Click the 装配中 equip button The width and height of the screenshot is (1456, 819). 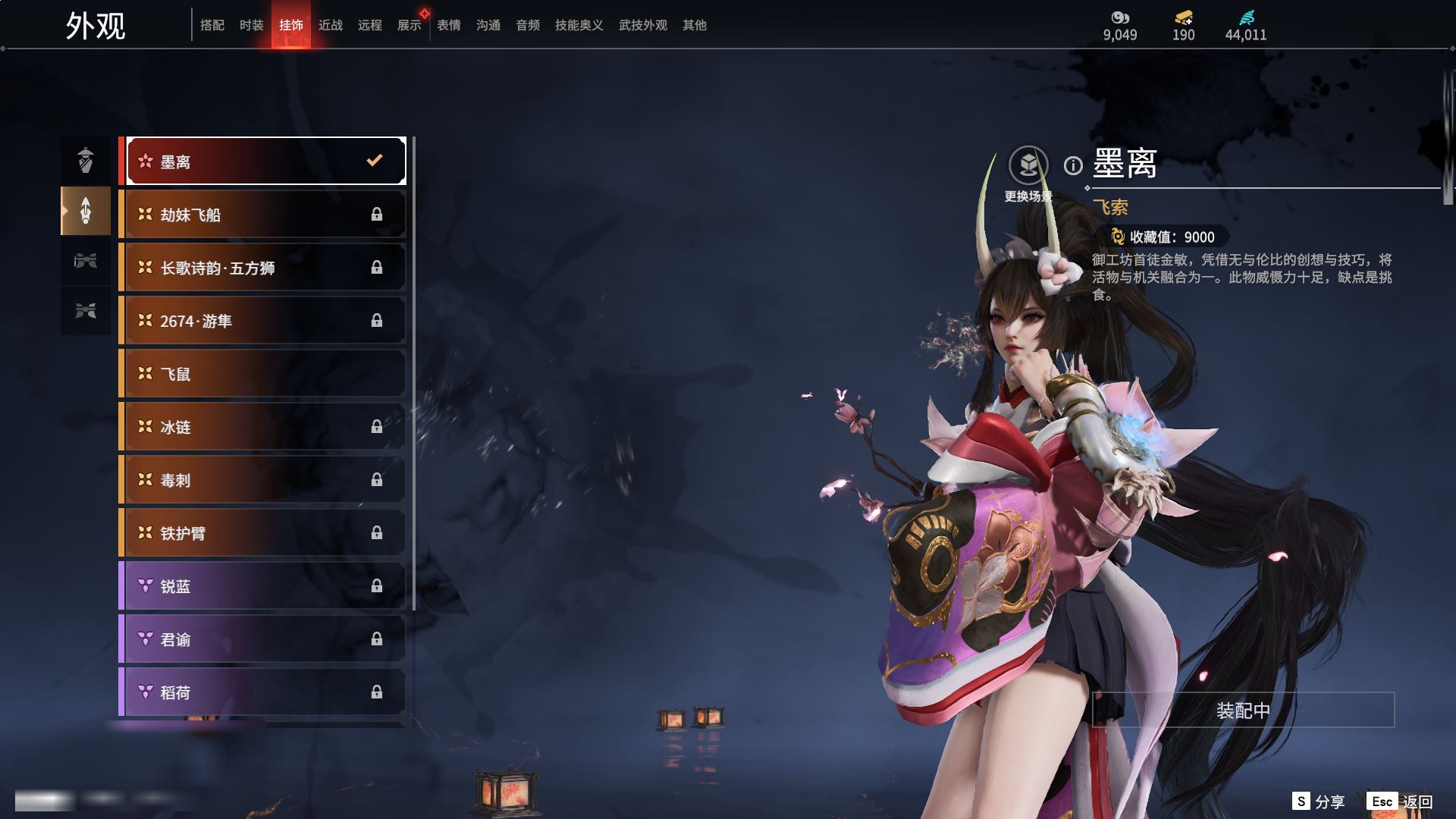[1243, 710]
